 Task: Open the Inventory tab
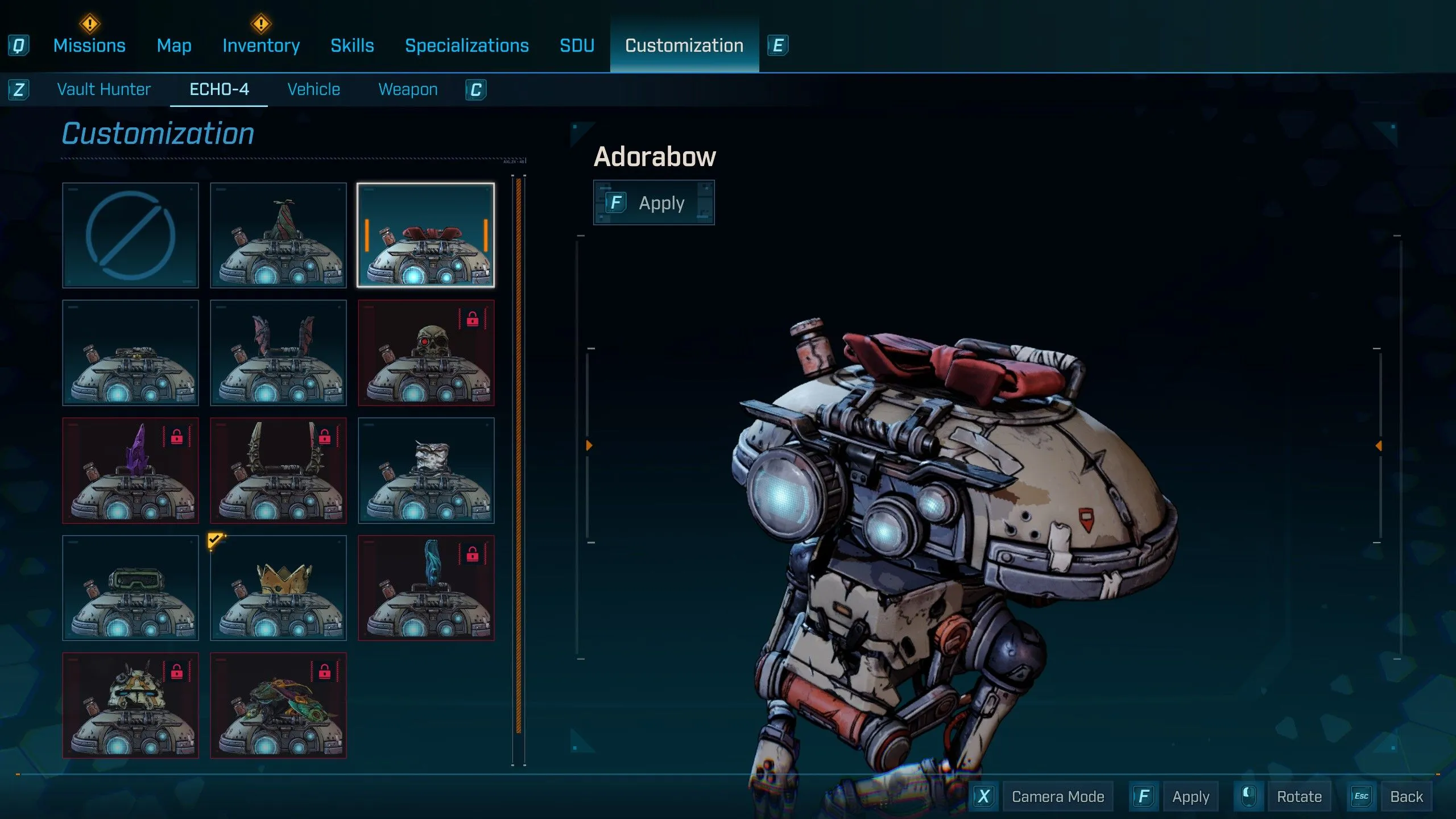[261, 45]
